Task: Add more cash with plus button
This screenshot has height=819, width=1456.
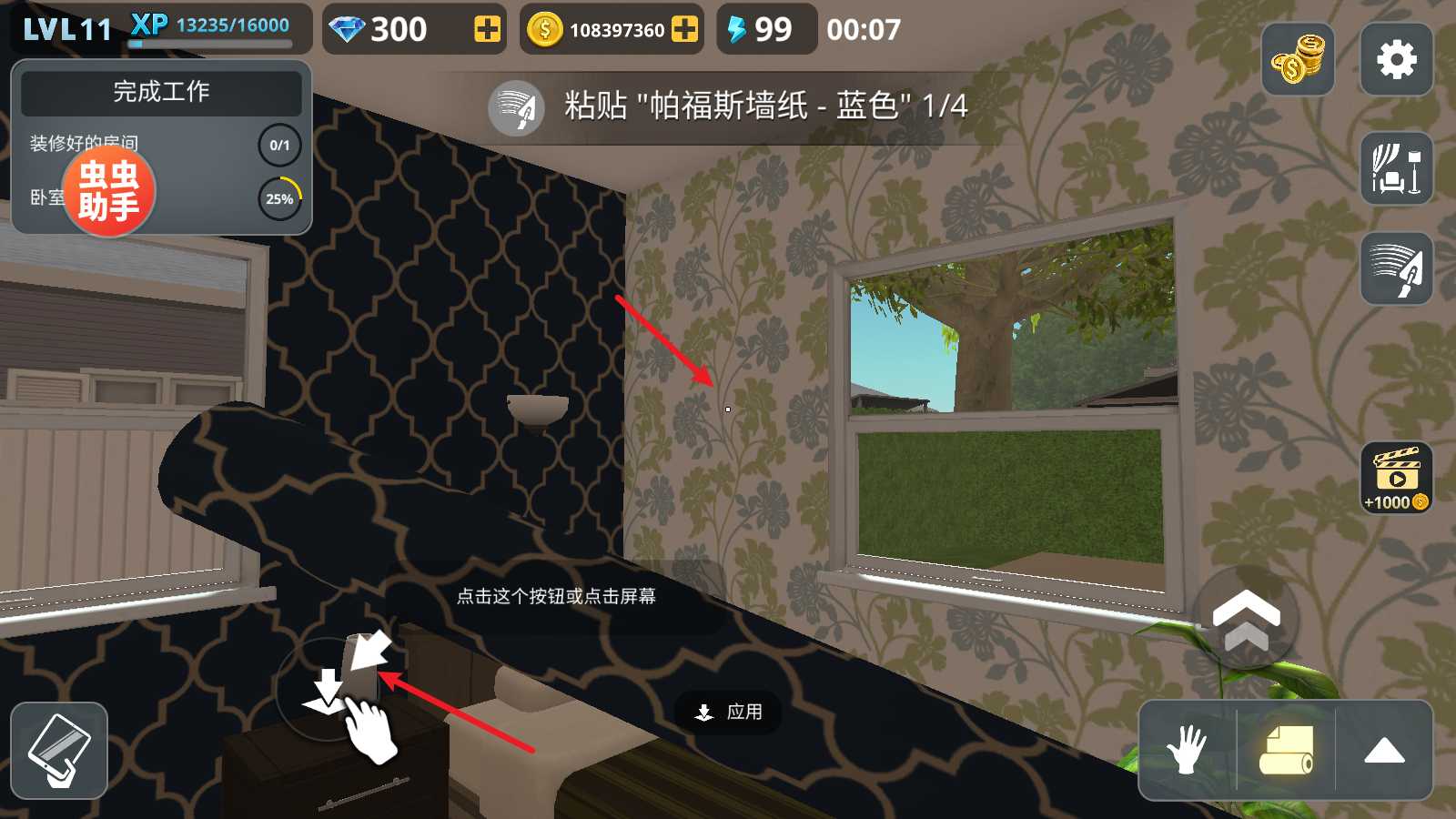Action: tap(684, 30)
